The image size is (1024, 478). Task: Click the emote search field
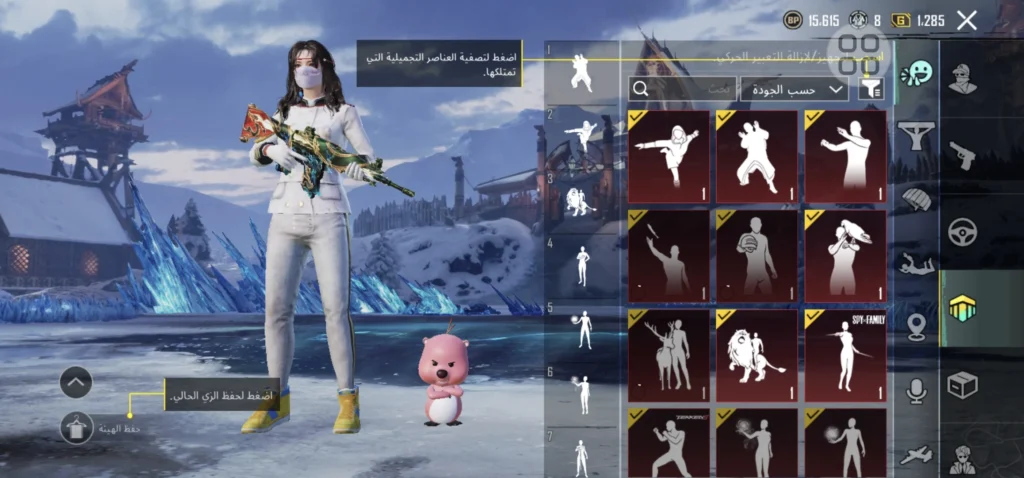point(682,89)
